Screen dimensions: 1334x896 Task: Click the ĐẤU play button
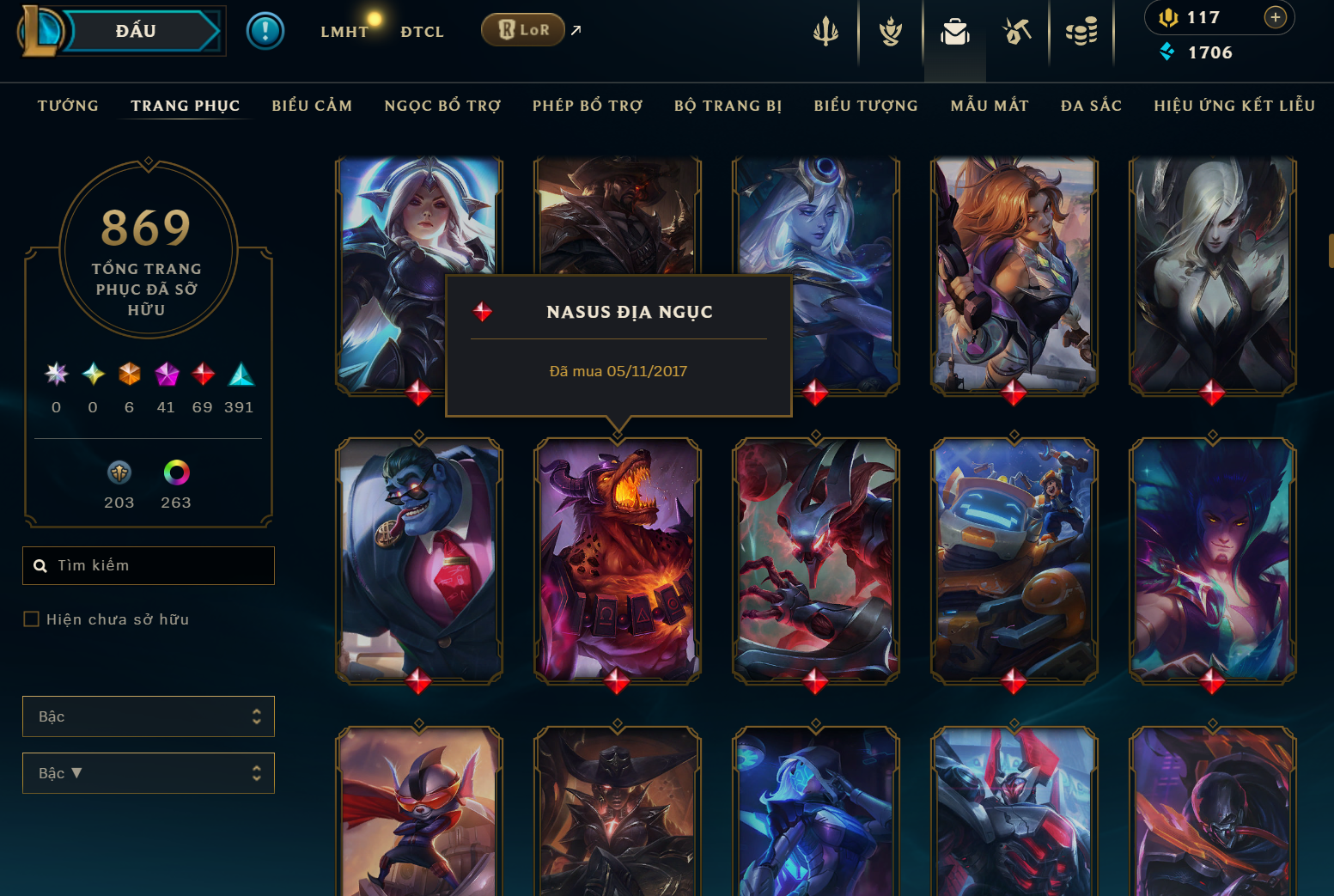[x=137, y=31]
